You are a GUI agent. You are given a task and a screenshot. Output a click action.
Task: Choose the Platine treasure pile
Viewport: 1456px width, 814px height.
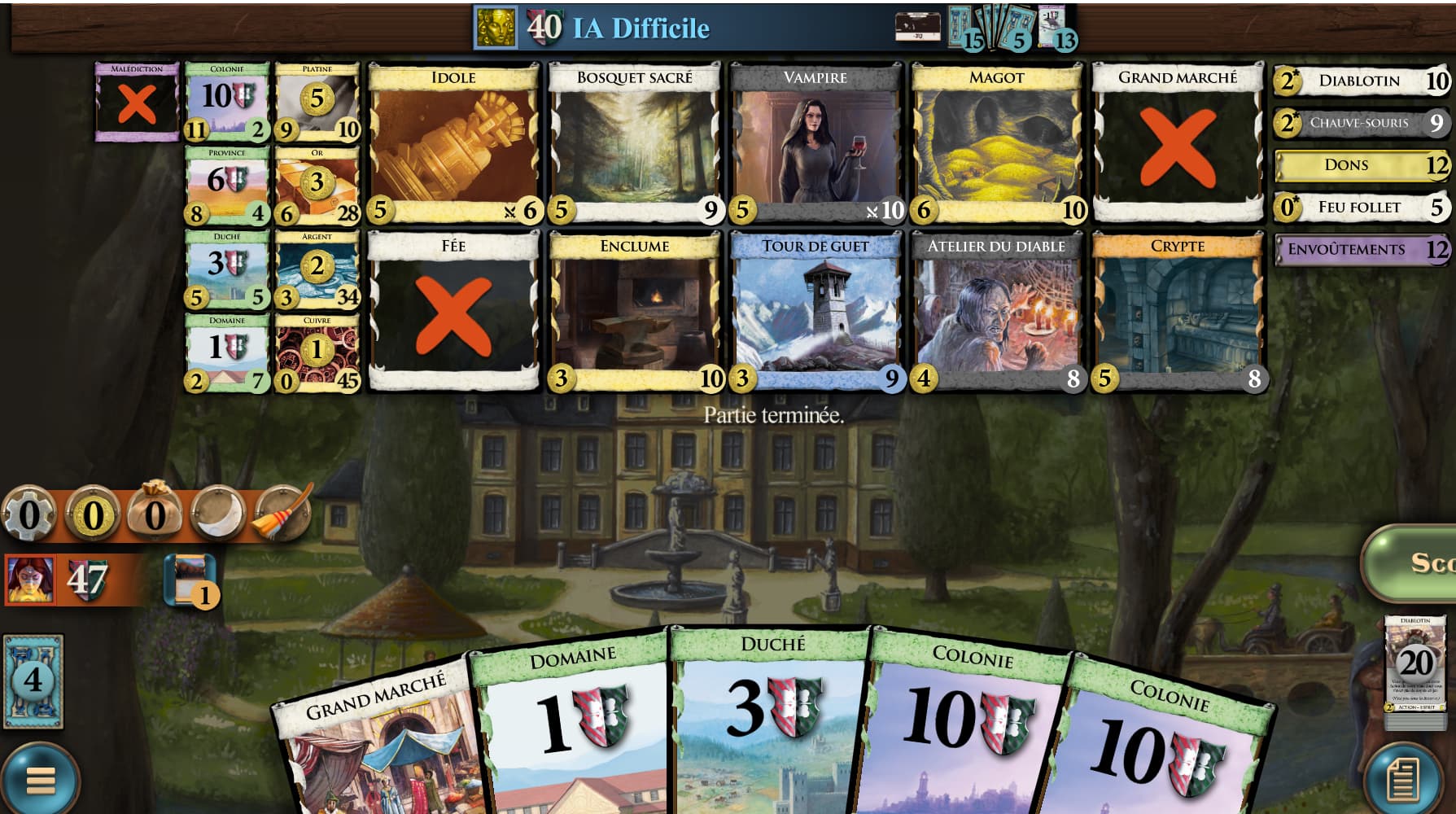[317, 102]
